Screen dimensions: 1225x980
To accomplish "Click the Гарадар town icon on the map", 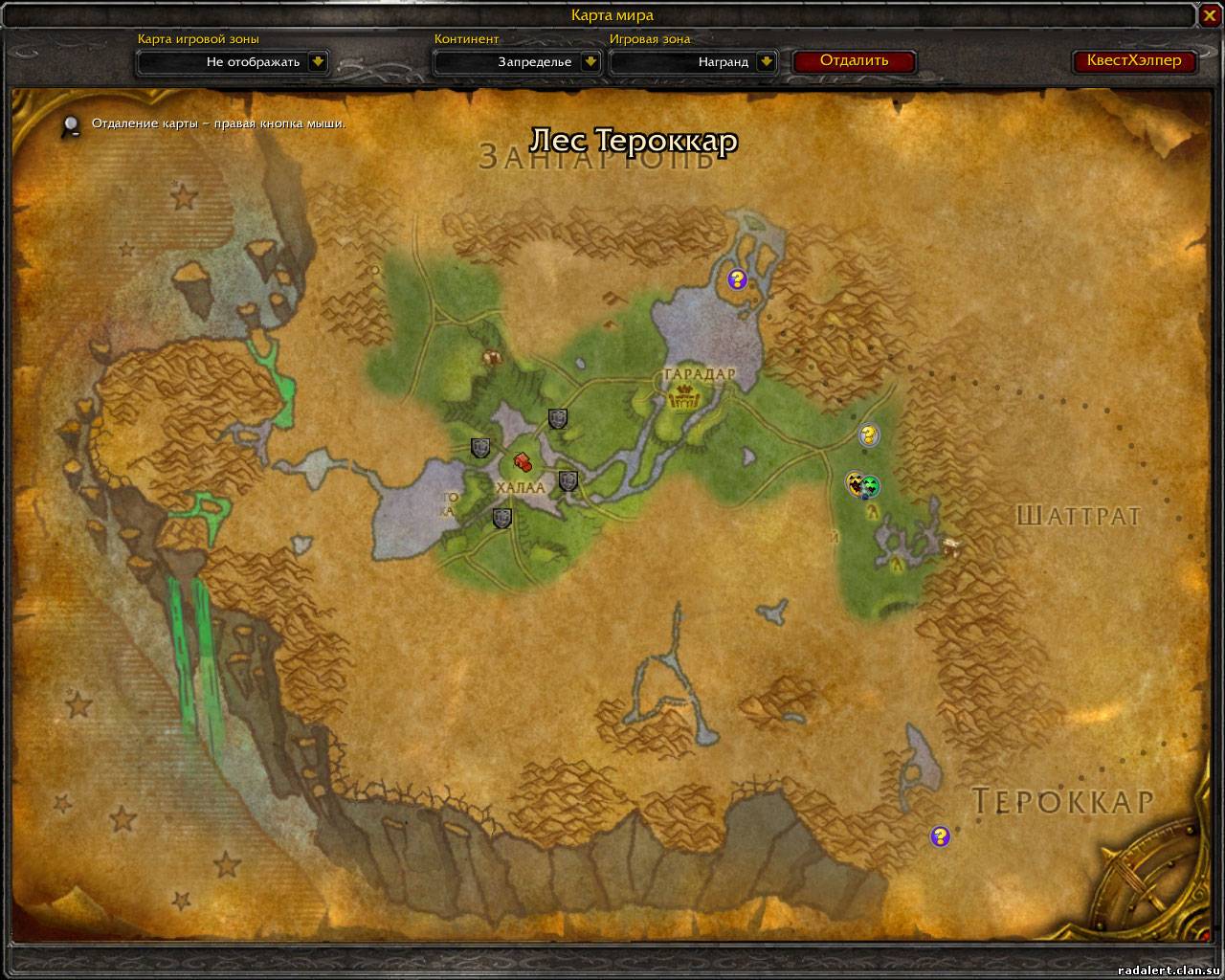I will click(685, 395).
